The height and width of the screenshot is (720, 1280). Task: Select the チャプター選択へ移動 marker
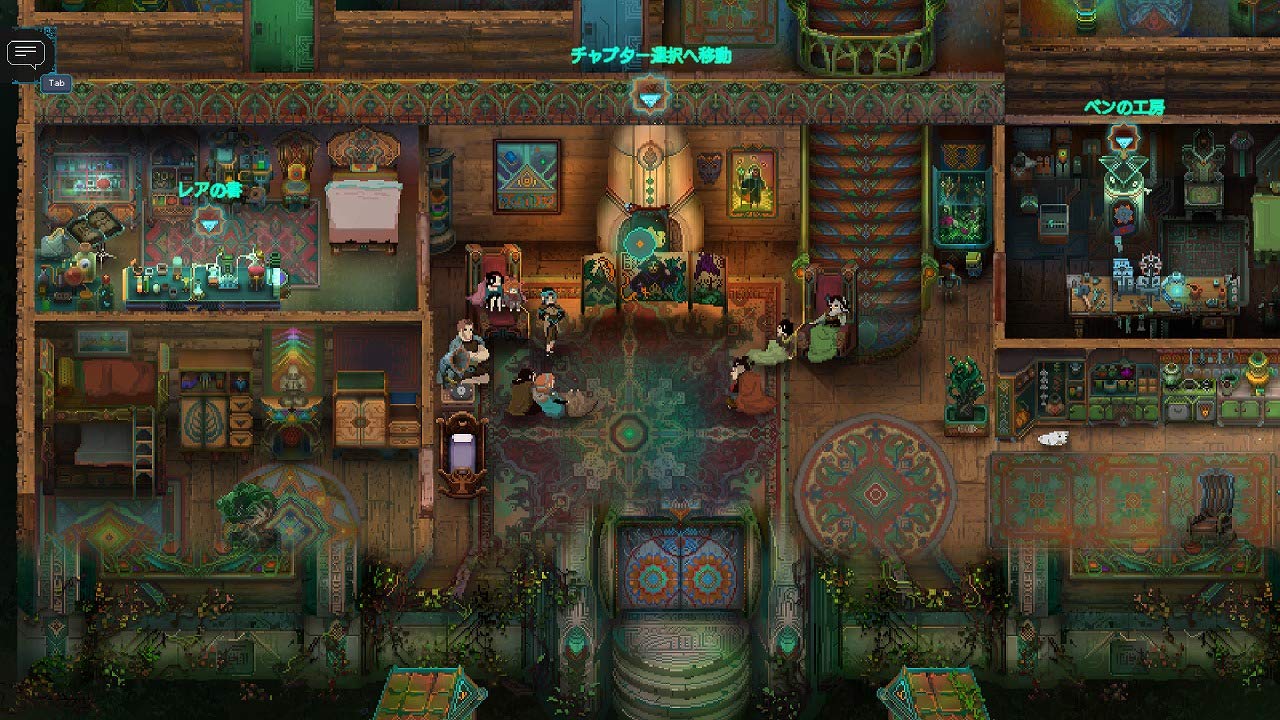[x=650, y=98]
